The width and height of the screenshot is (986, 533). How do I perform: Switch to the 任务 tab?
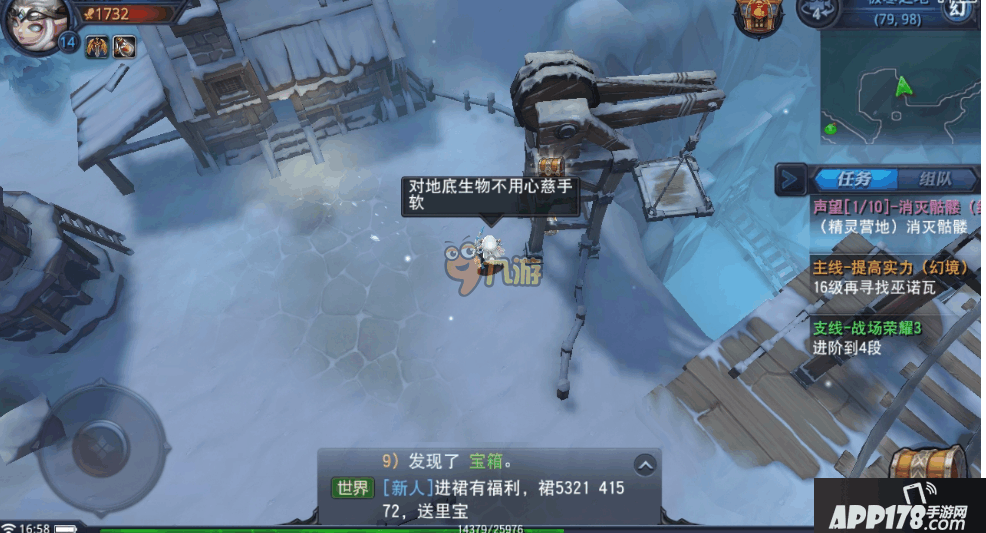point(855,180)
